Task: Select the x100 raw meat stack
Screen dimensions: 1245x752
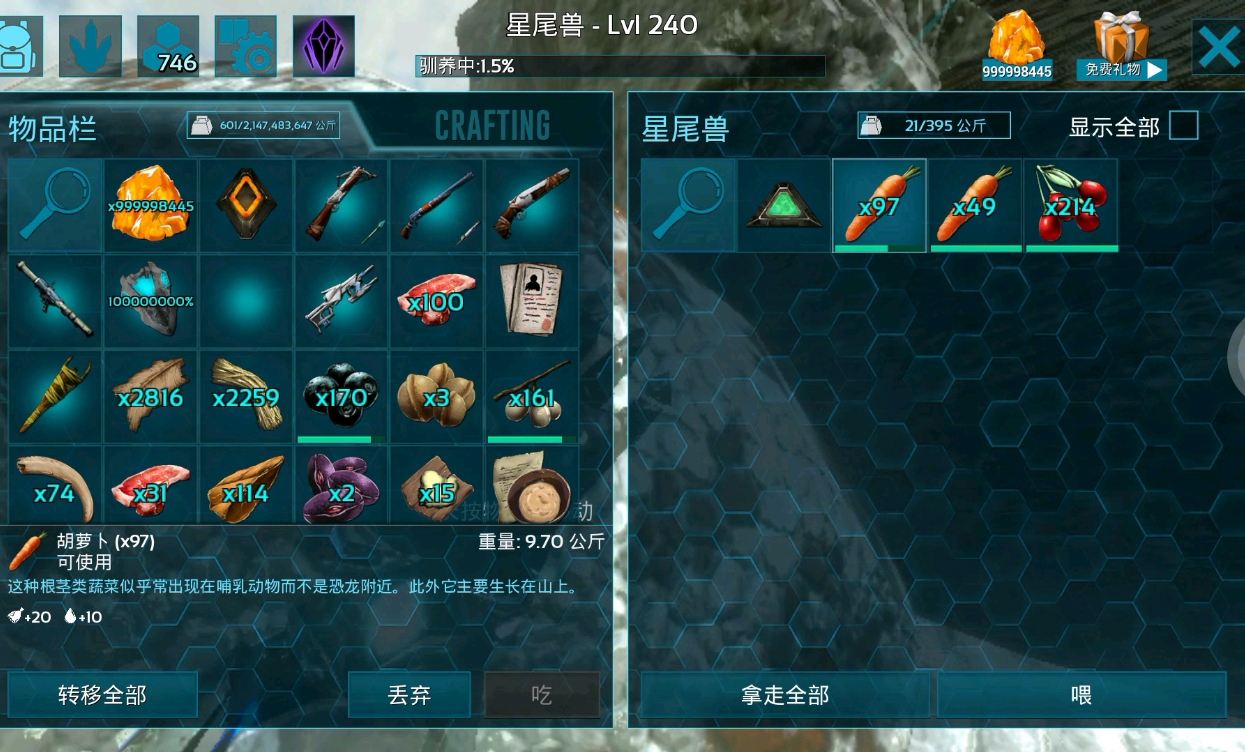Action: click(x=436, y=301)
